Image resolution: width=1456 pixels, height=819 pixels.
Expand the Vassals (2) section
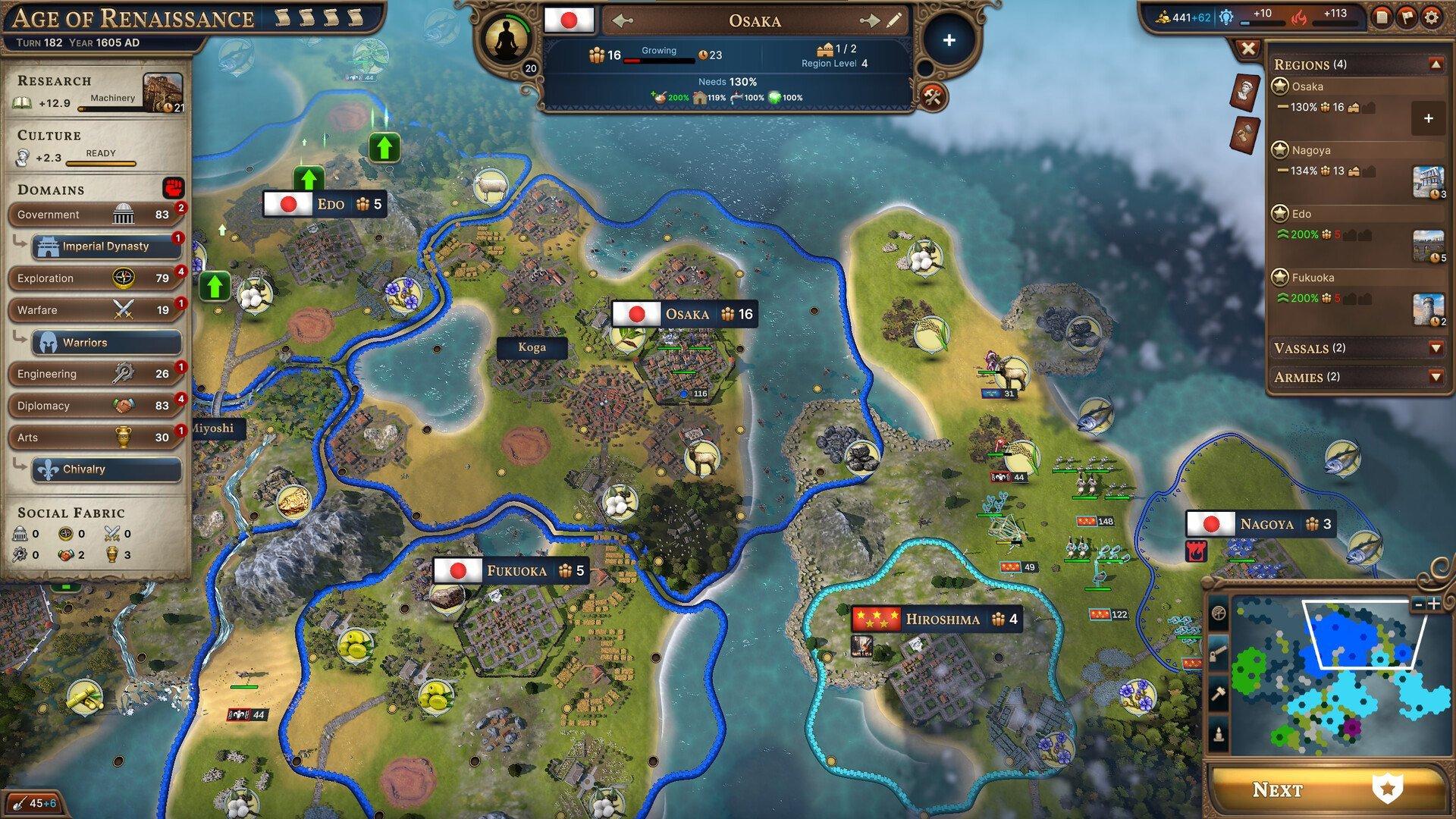tap(1435, 348)
